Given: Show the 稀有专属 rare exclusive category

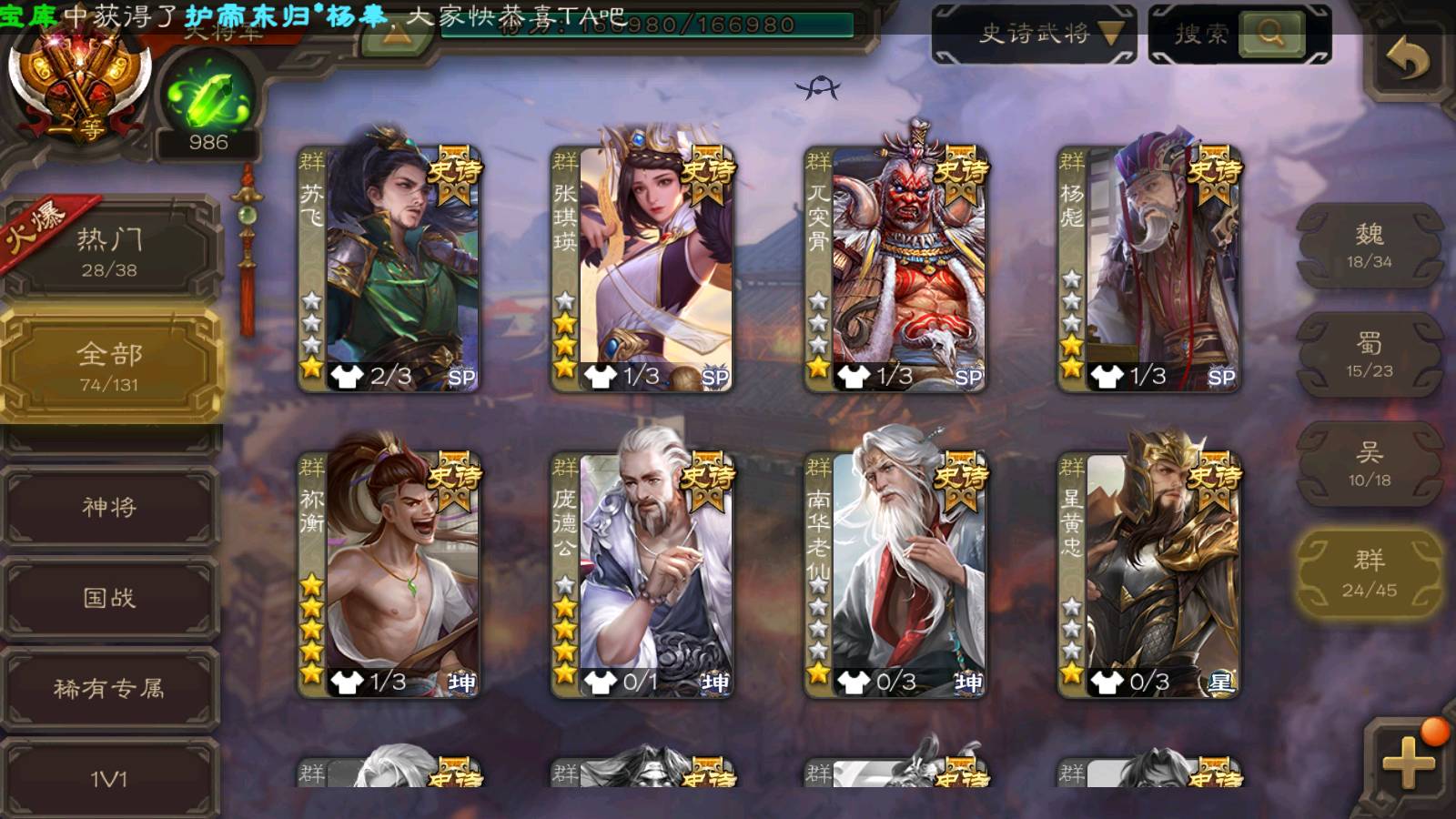Looking at the screenshot, I should (109, 689).
